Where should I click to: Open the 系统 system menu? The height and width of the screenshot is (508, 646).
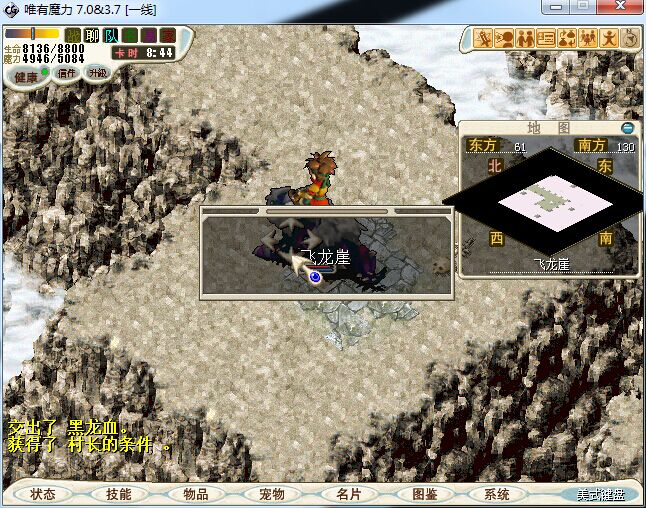(497, 494)
